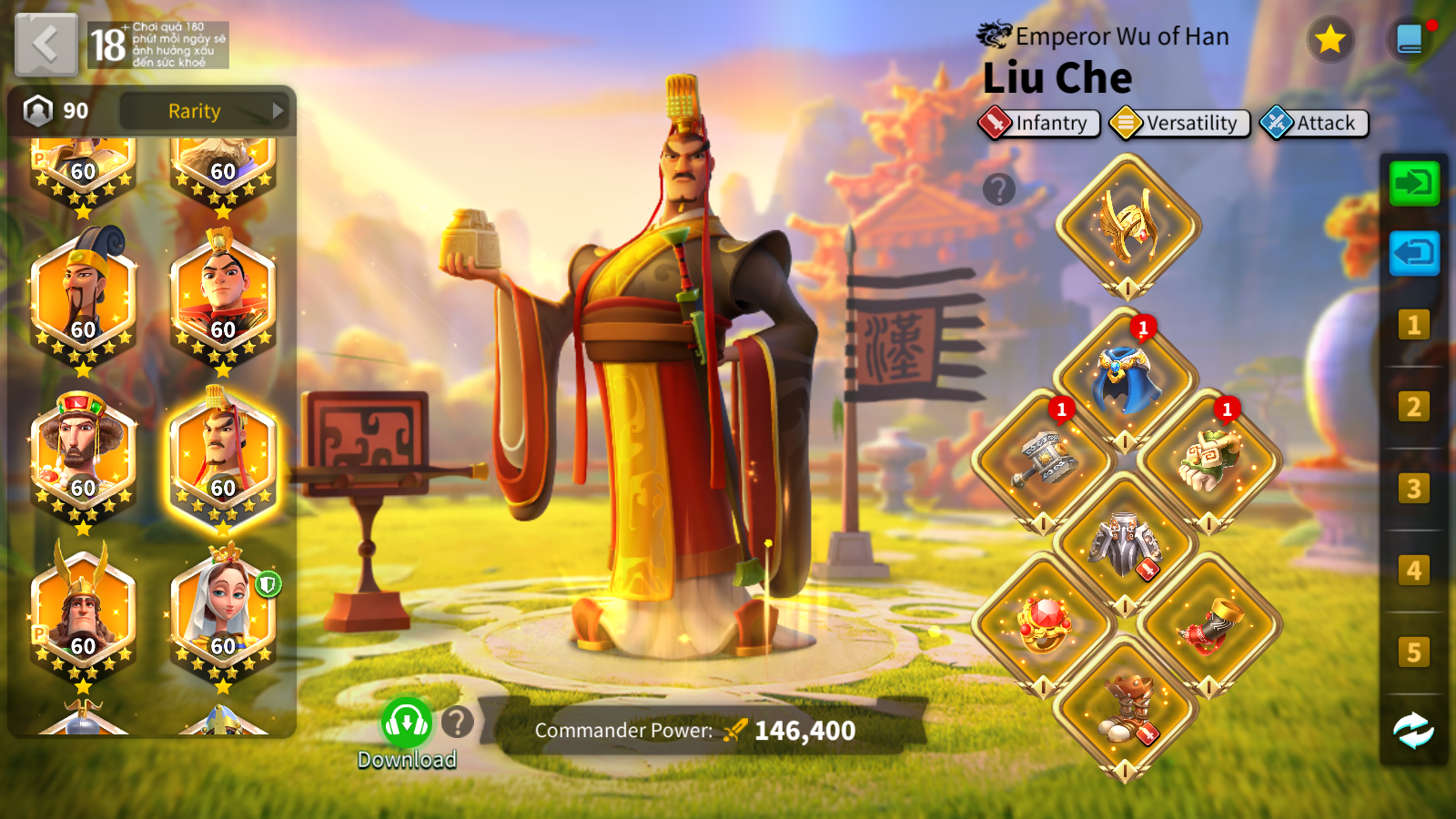Select the hammer weapon equipment slot
The image size is (1456, 819).
[1044, 460]
